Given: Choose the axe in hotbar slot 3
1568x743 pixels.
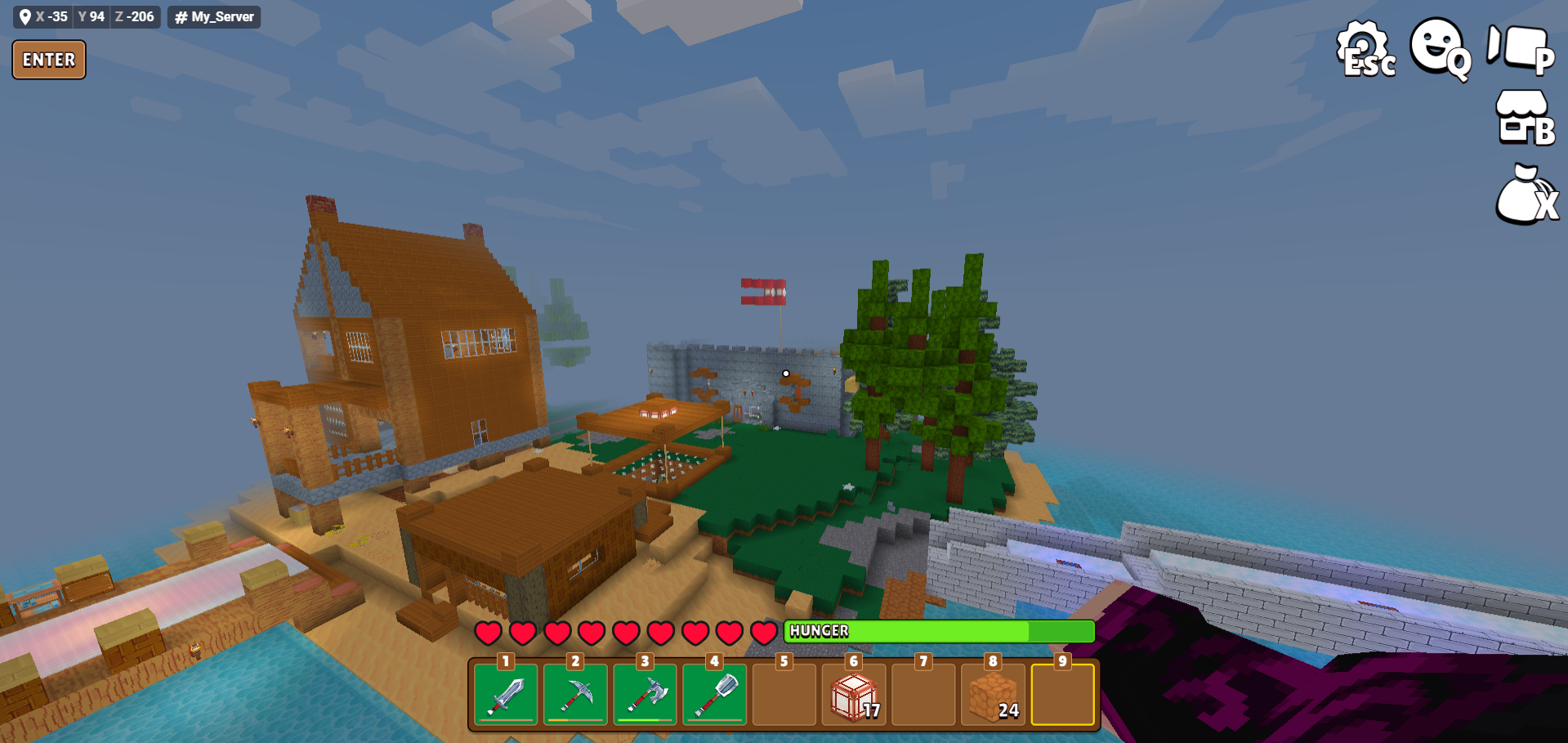Looking at the screenshot, I should 646,695.
